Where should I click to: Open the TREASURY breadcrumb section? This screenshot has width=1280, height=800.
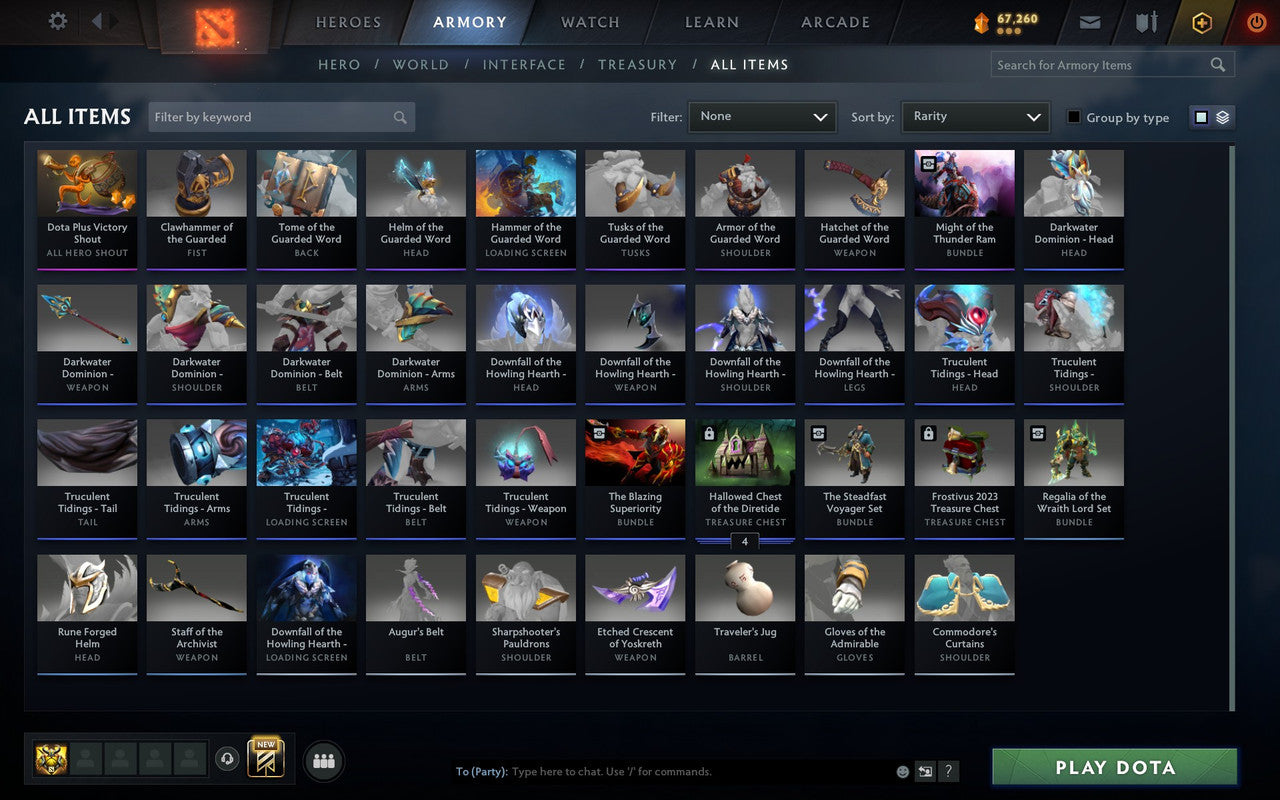pyautogui.click(x=637, y=64)
